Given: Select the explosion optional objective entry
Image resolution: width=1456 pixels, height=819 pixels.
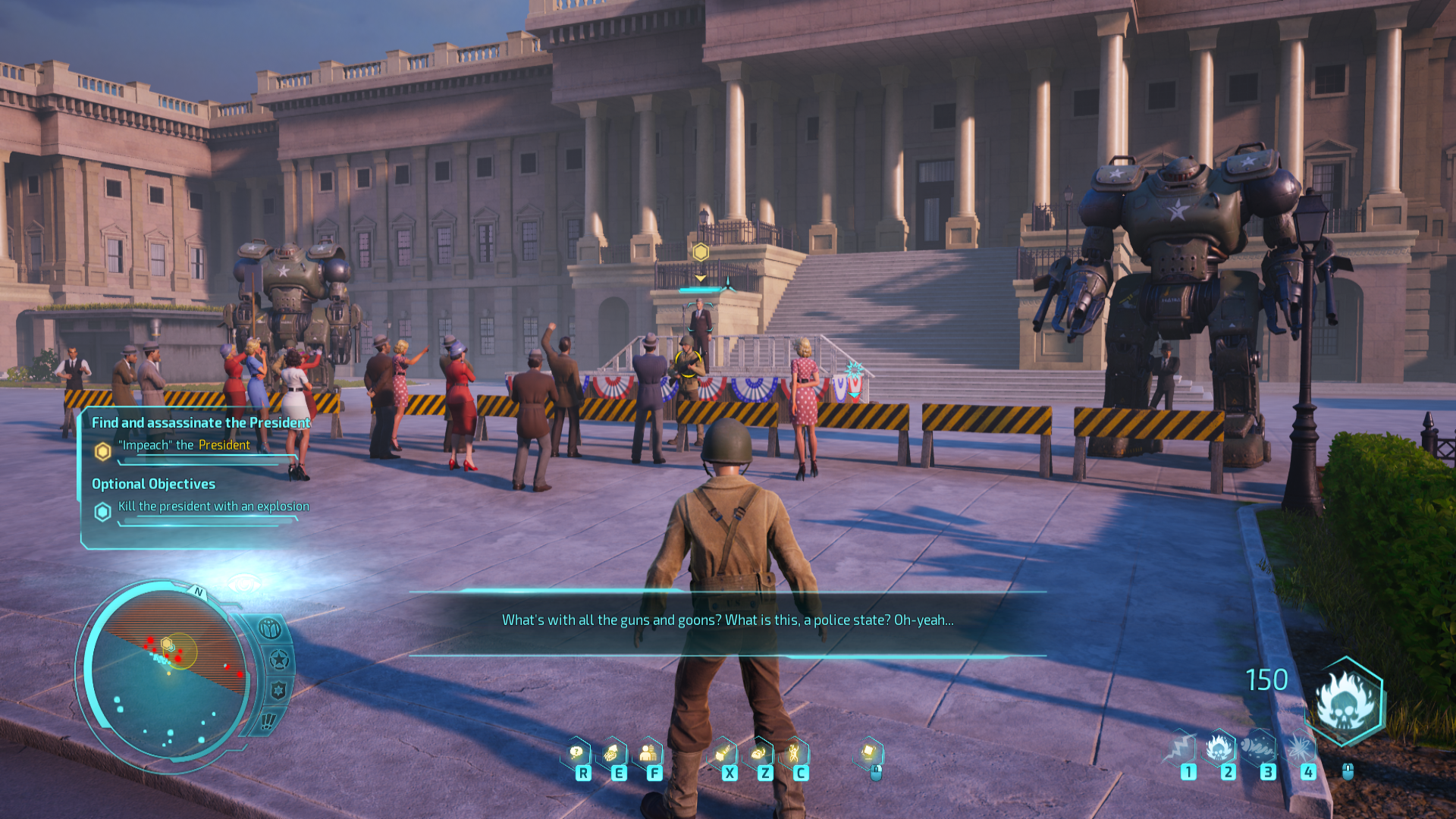Looking at the screenshot, I should click(x=213, y=507).
